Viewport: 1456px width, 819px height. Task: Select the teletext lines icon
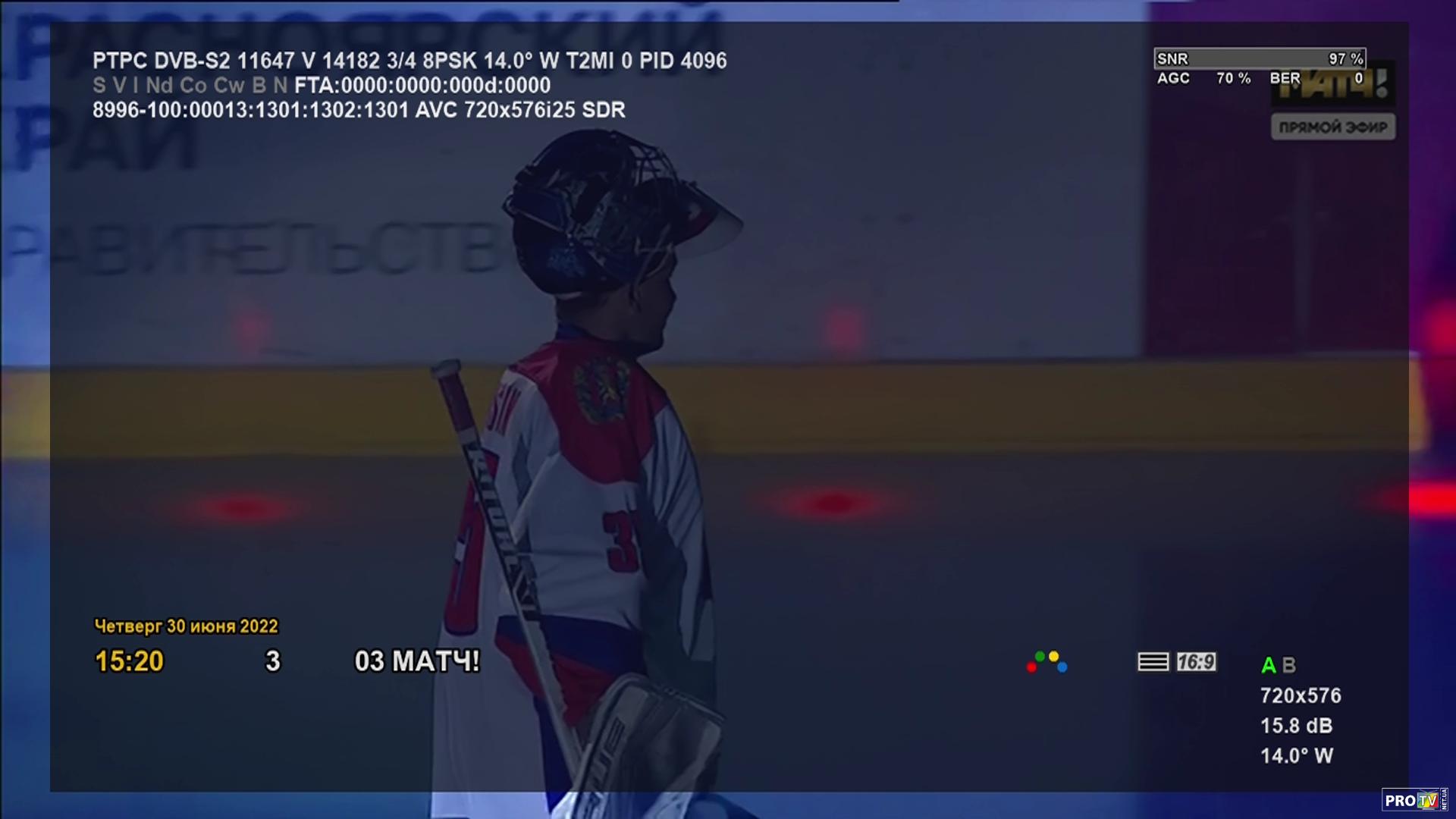1153,662
